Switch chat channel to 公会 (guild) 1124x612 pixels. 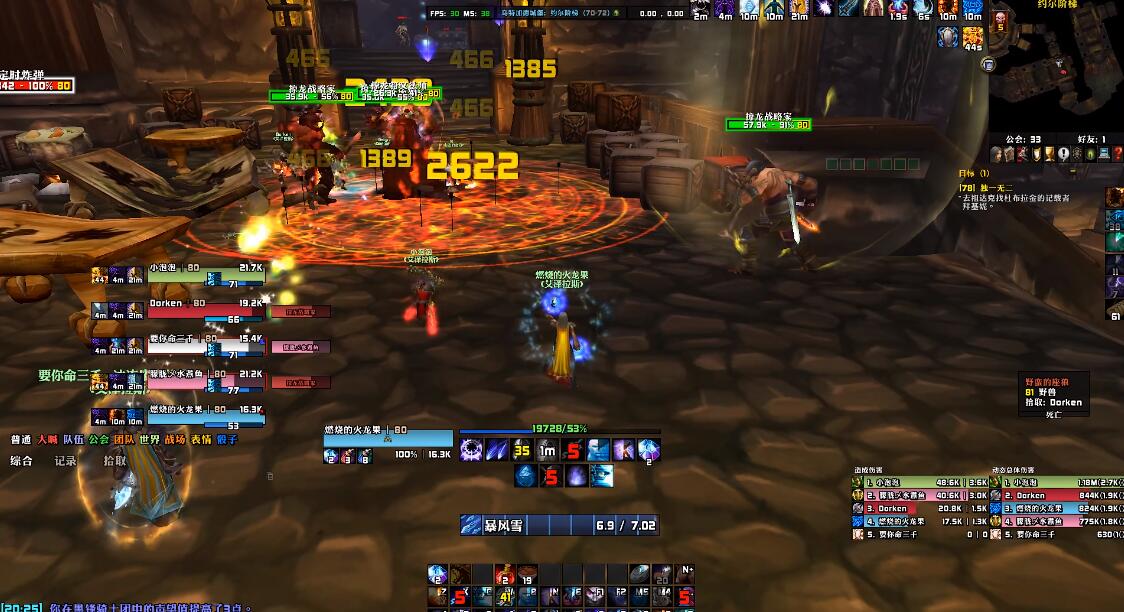[98, 439]
